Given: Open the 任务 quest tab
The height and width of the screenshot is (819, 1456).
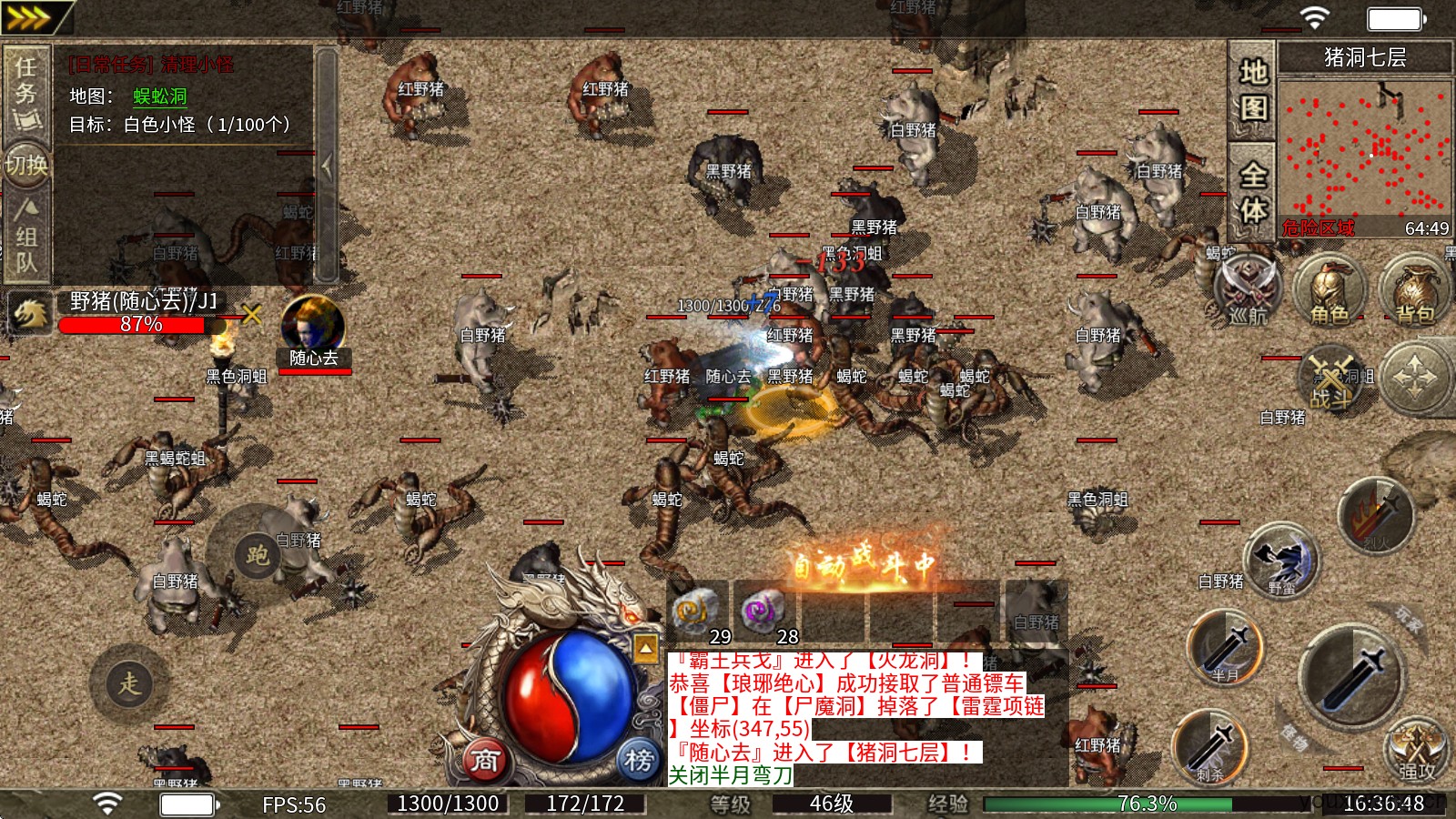Looking at the screenshot, I should pyautogui.click(x=25, y=91).
